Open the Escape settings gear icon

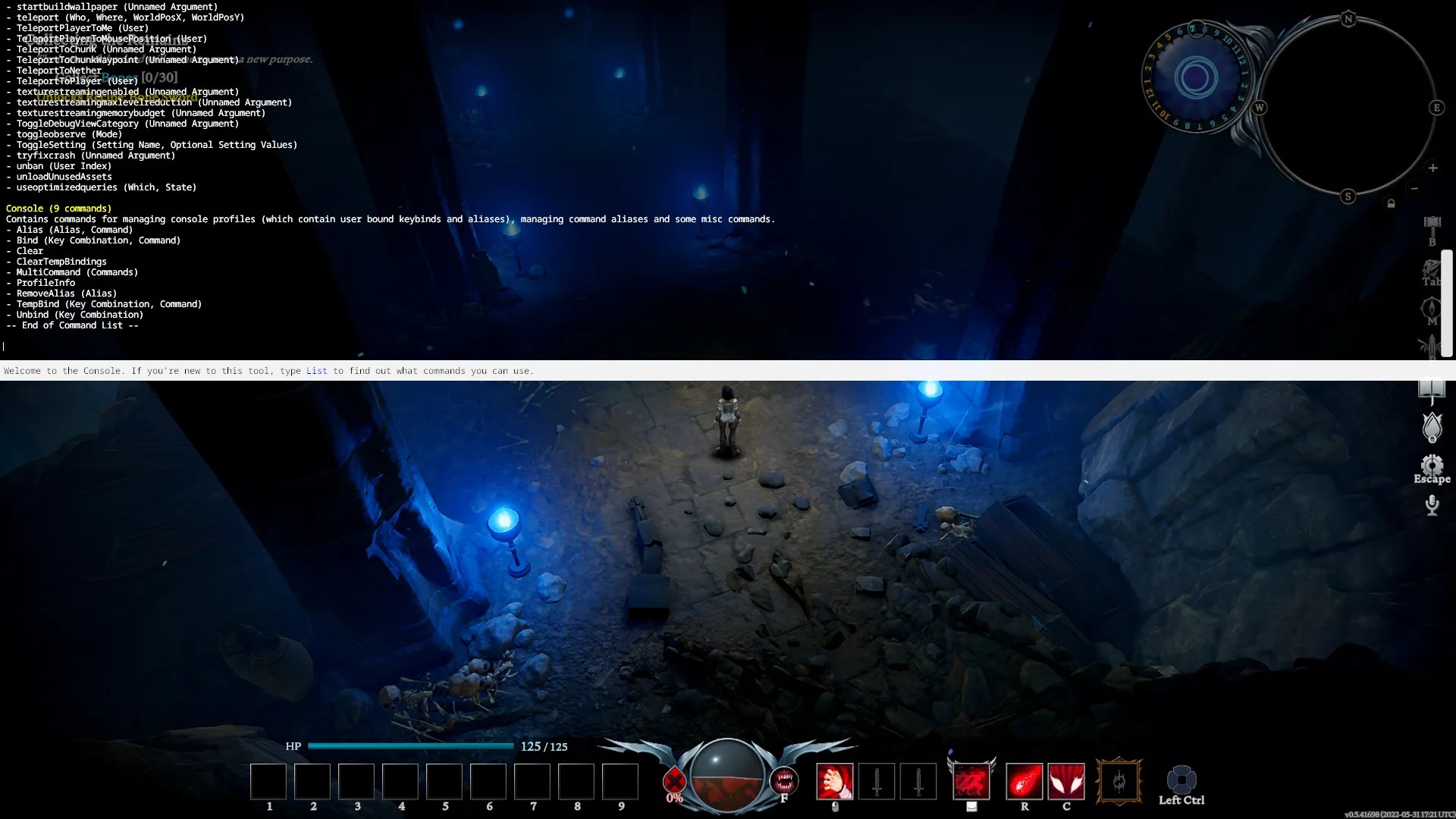[1432, 465]
